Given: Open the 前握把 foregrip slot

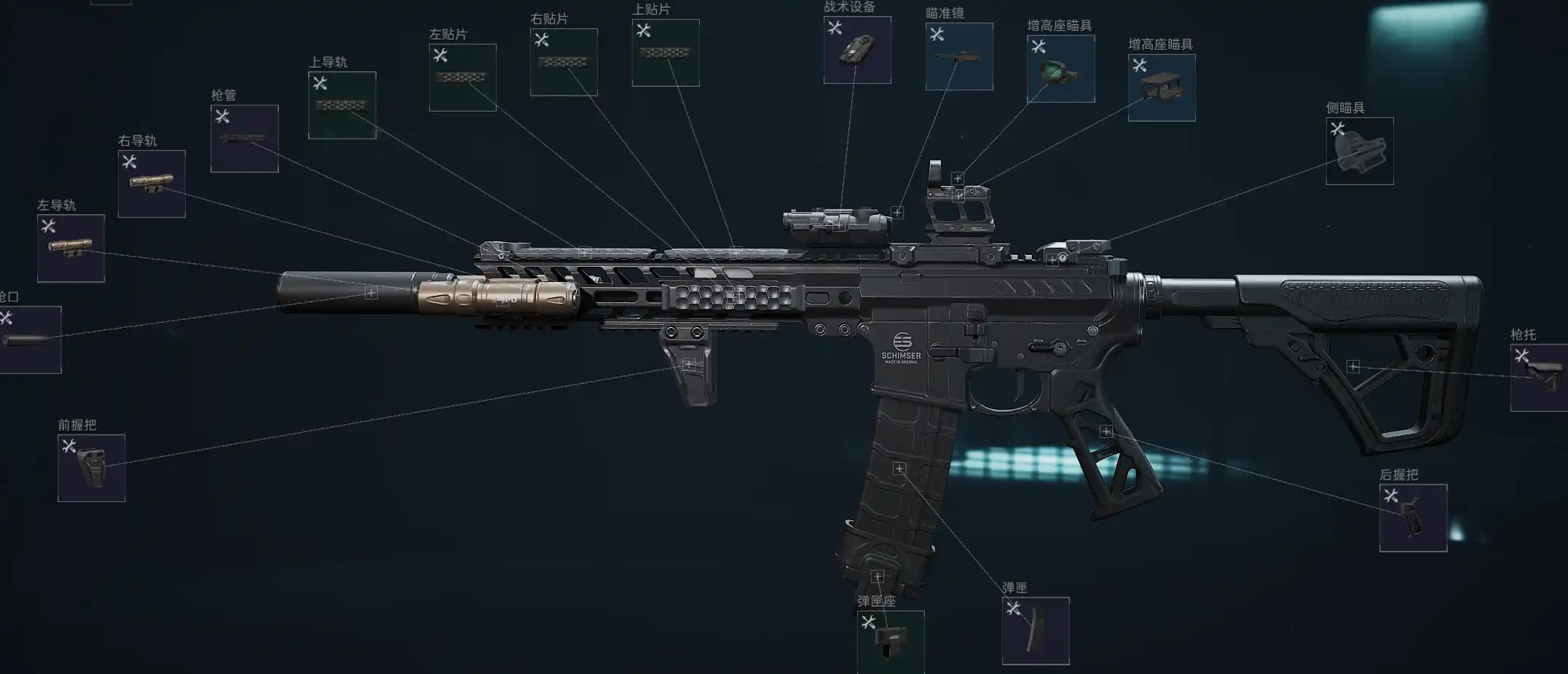Looking at the screenshot, I should [x=91, y=468].
